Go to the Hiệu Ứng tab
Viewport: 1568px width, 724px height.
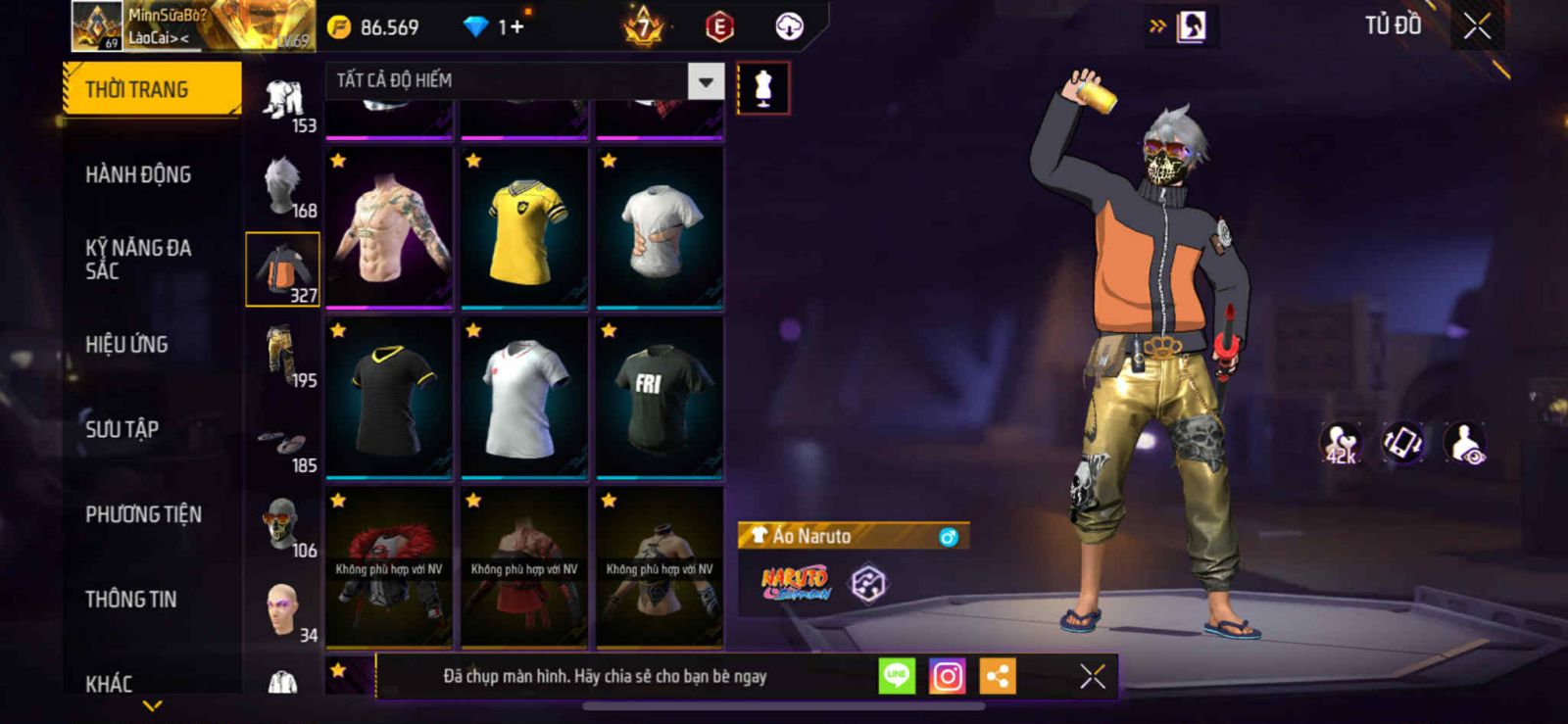coord(126,345)
